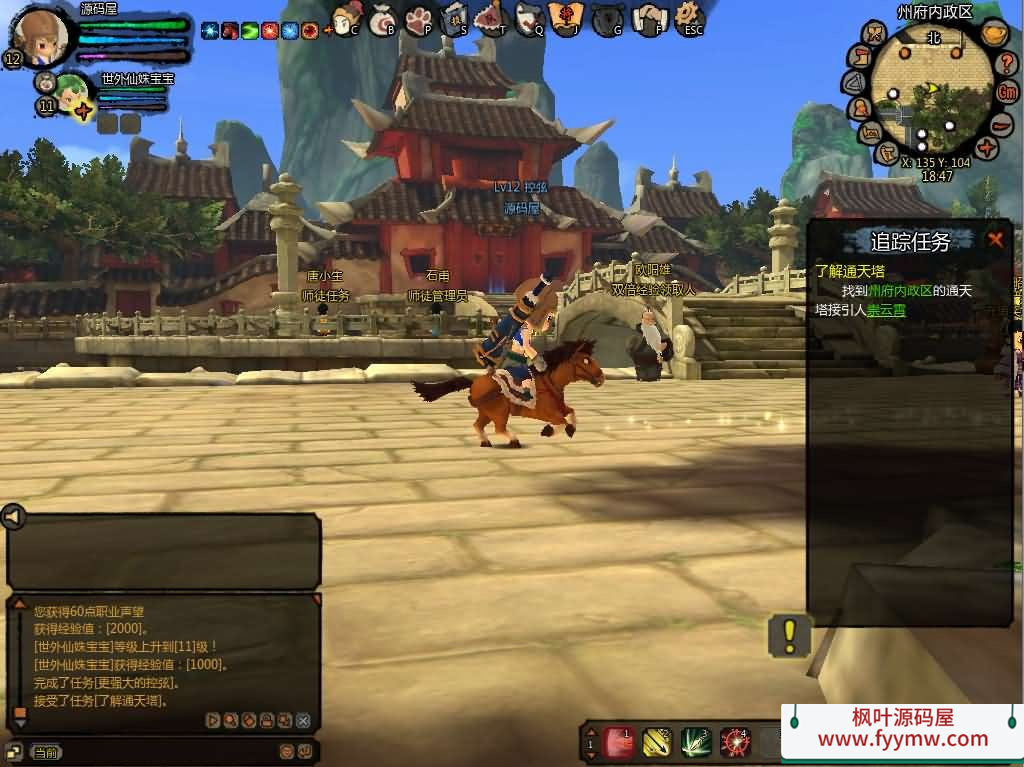Screen dimensions: 1024x767
Task: Open the character menu icon labeled C
Action: pyautogui.click(x=345, y=19)
